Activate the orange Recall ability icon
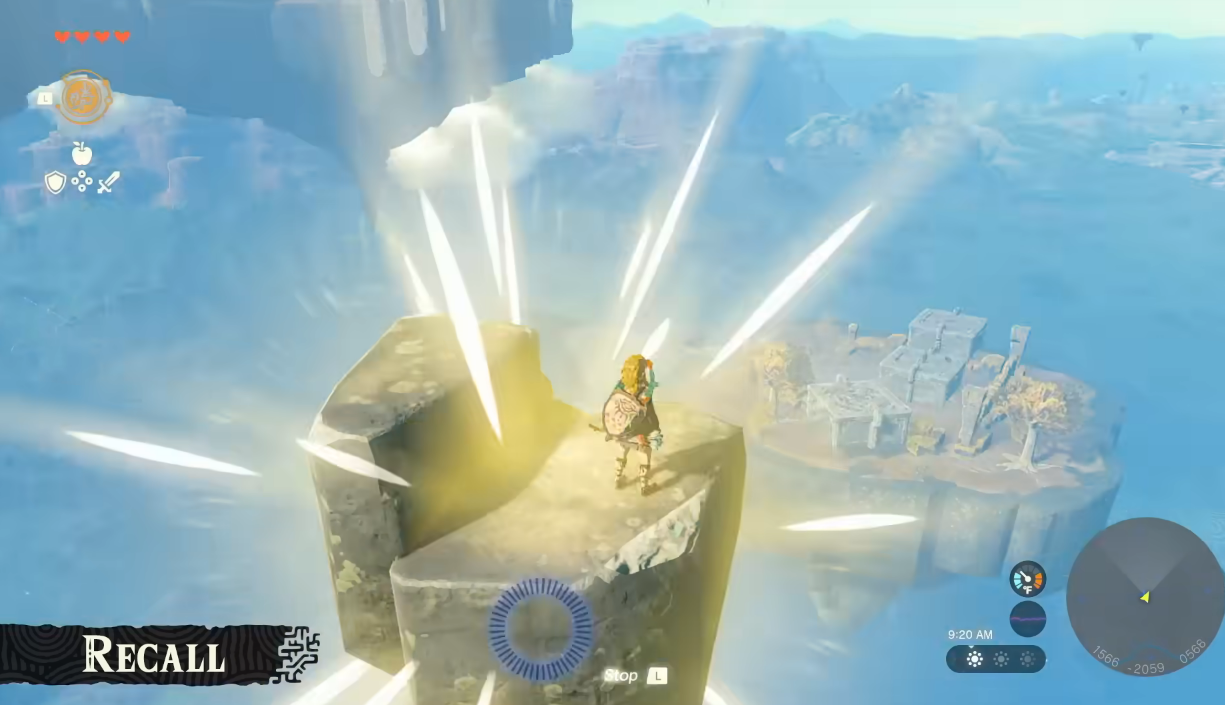The height and width of the screenshot is (705, 1225). pos(82,98)
